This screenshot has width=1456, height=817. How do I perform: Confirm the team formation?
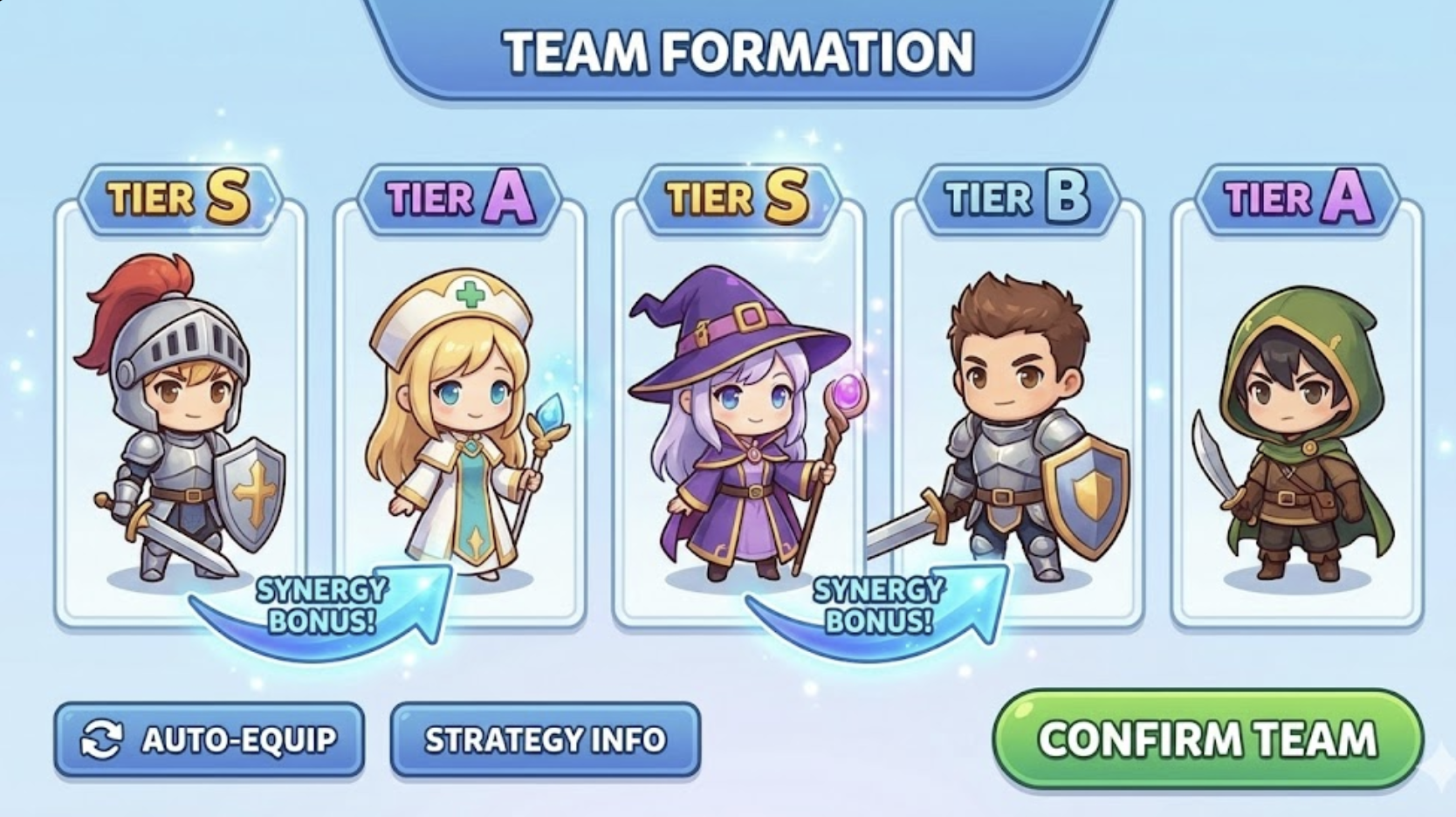coord(1207,739)
